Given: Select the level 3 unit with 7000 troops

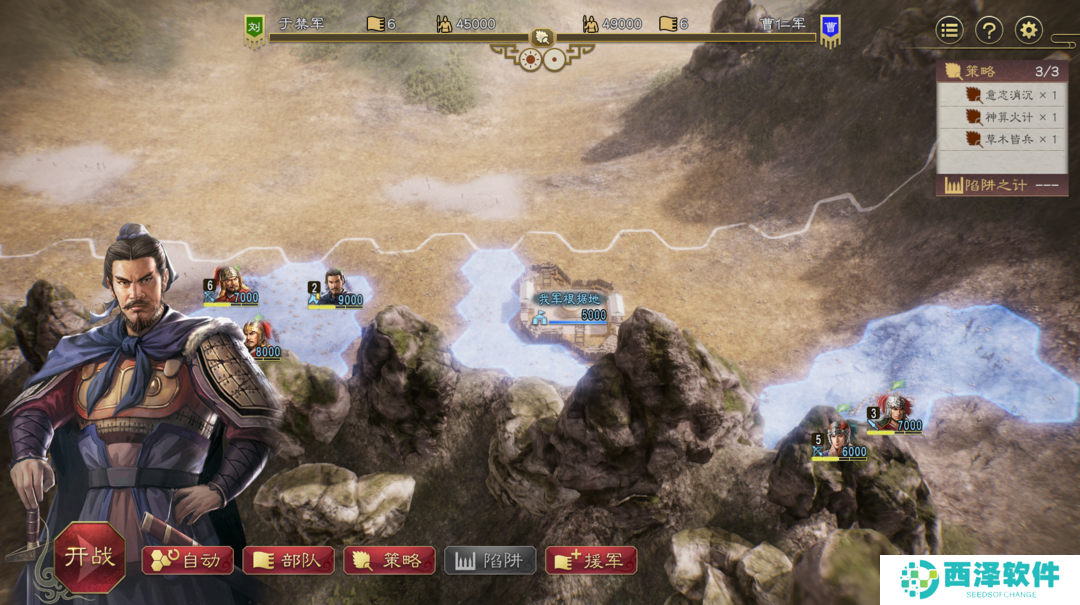Looking at the screenshot, I should (x=893, y=413).
